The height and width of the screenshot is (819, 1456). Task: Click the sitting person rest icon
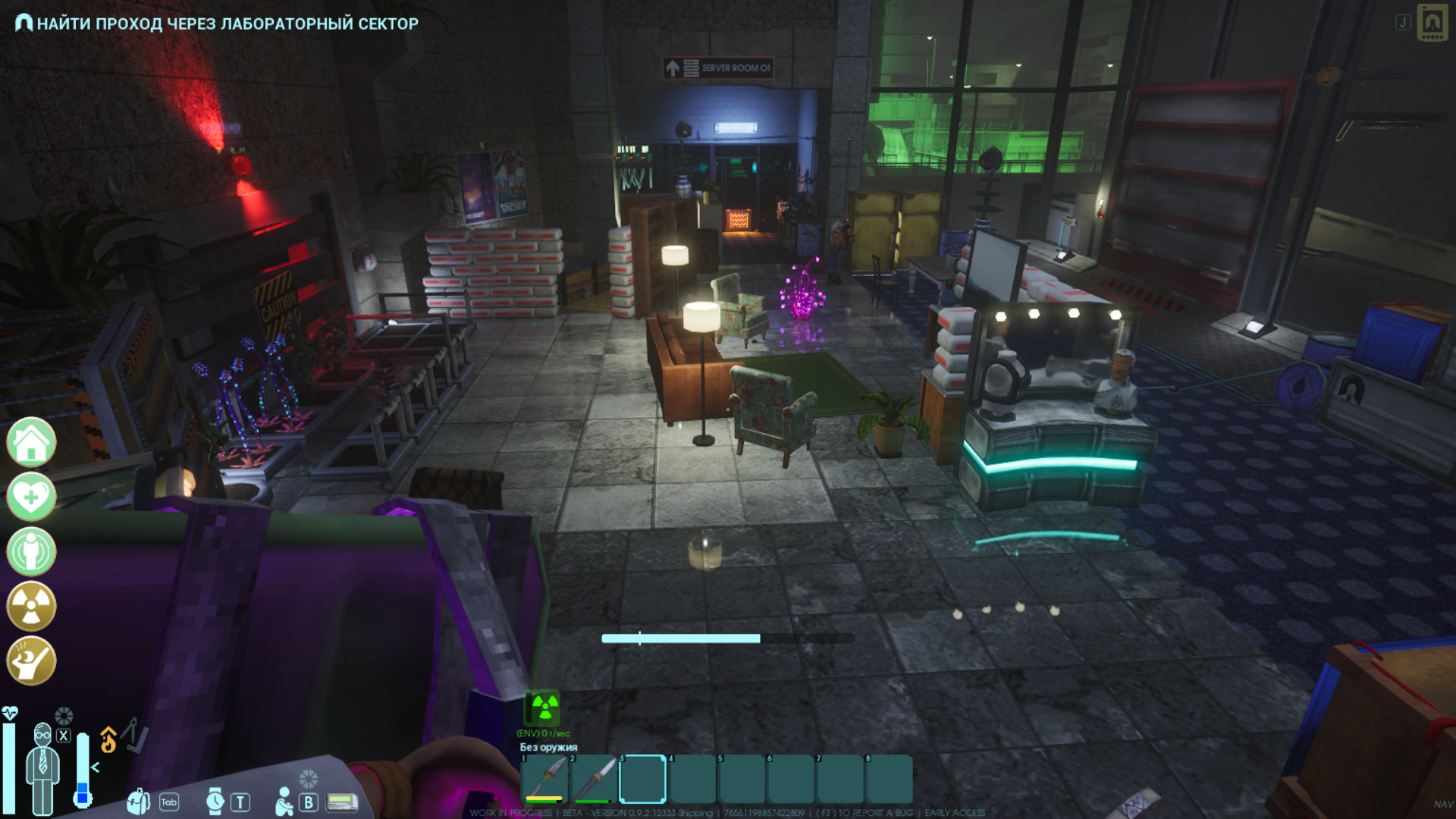point(284,801)
